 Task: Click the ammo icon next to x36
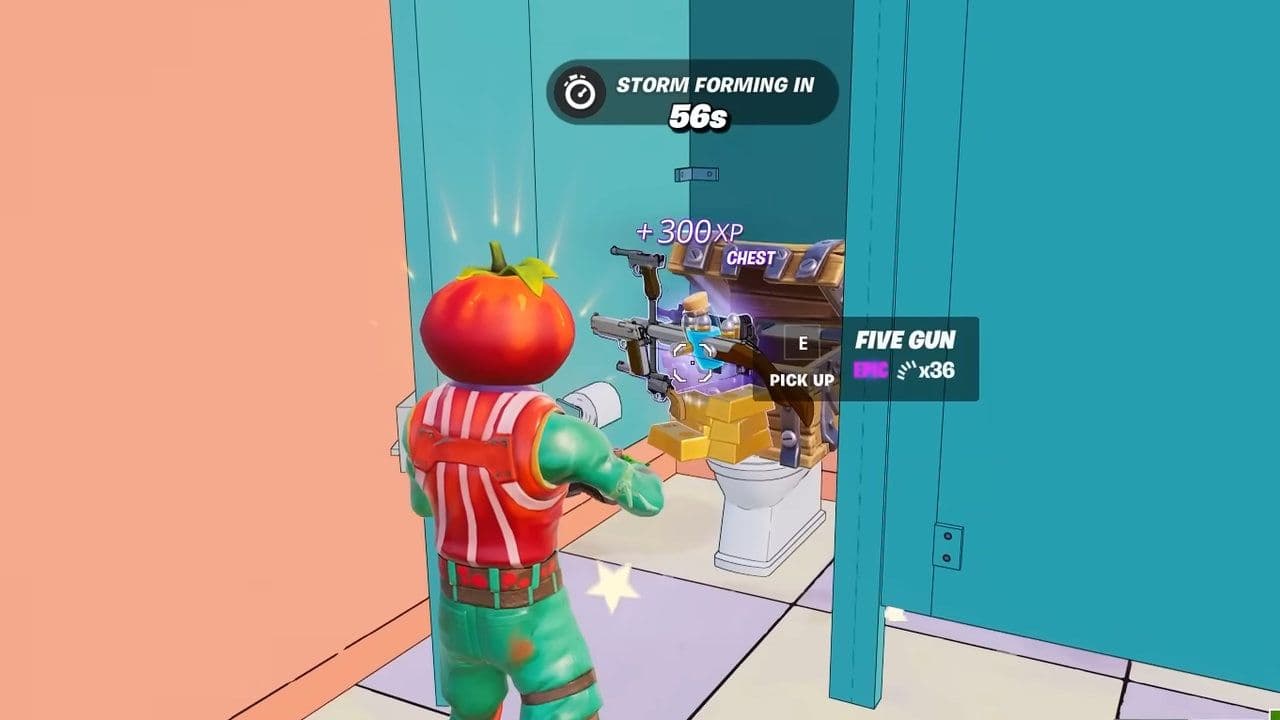click(x=907, y=370)
